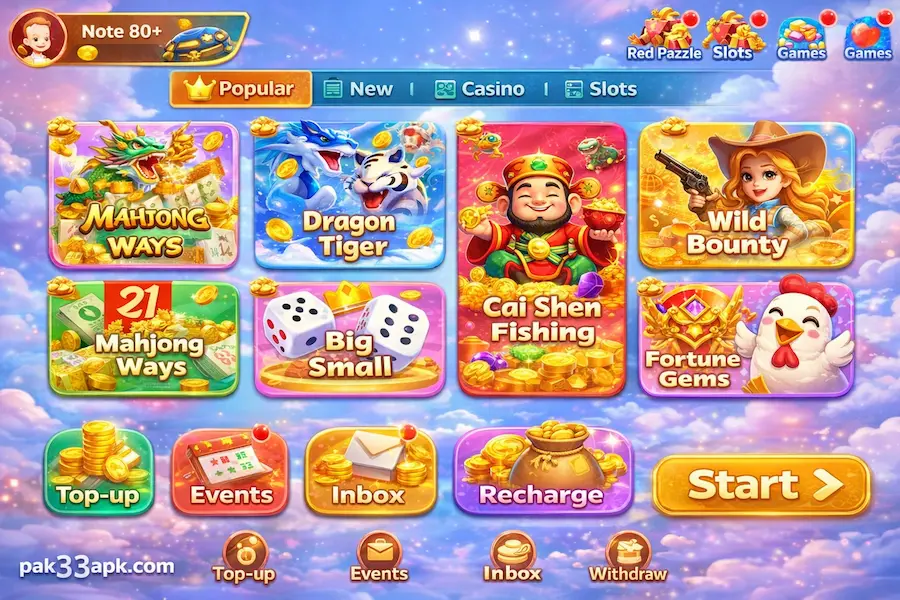
Task: Start the Fortune Gems game
Action: pos(746,338)
